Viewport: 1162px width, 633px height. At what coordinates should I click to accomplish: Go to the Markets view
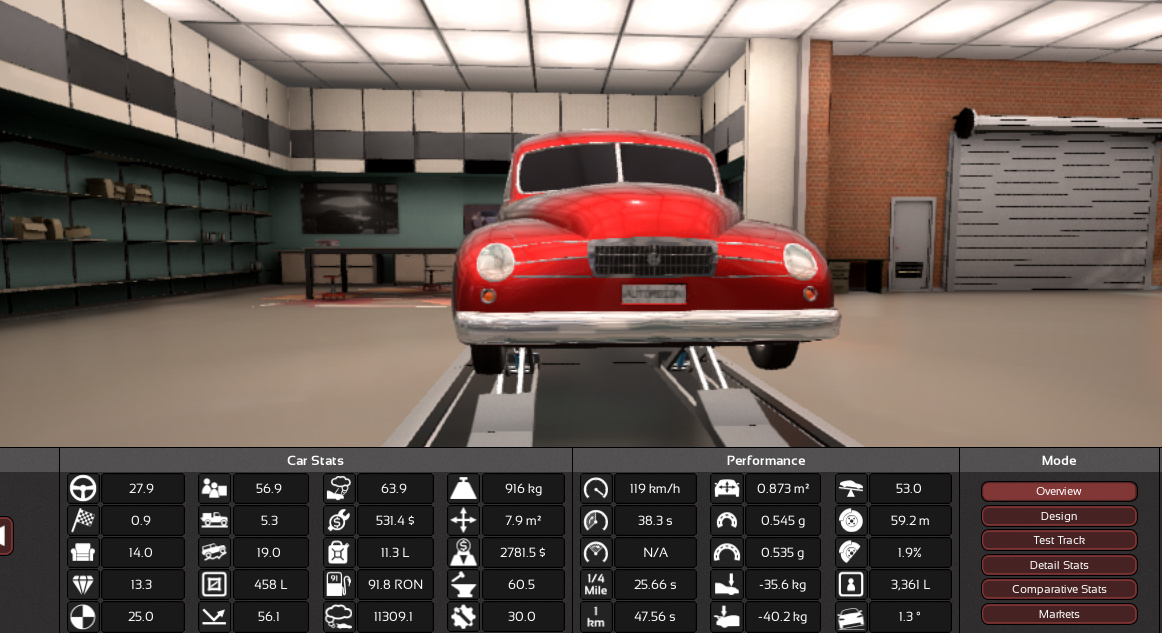click(1058, 613)
